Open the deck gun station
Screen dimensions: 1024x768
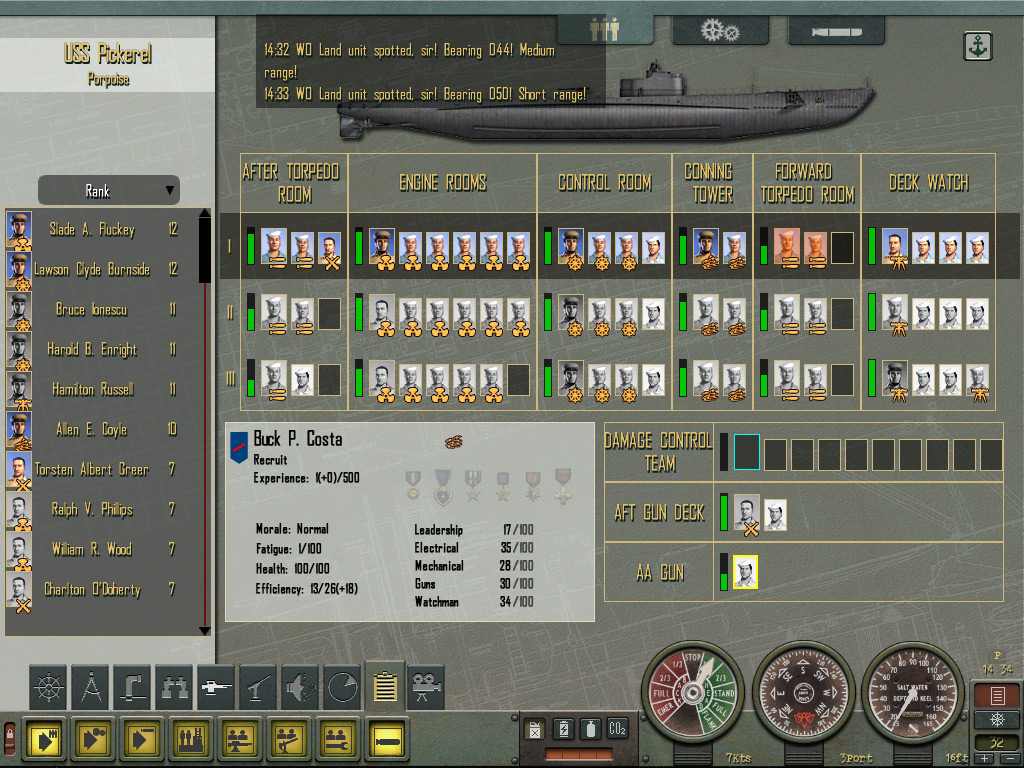coord(216,687)
